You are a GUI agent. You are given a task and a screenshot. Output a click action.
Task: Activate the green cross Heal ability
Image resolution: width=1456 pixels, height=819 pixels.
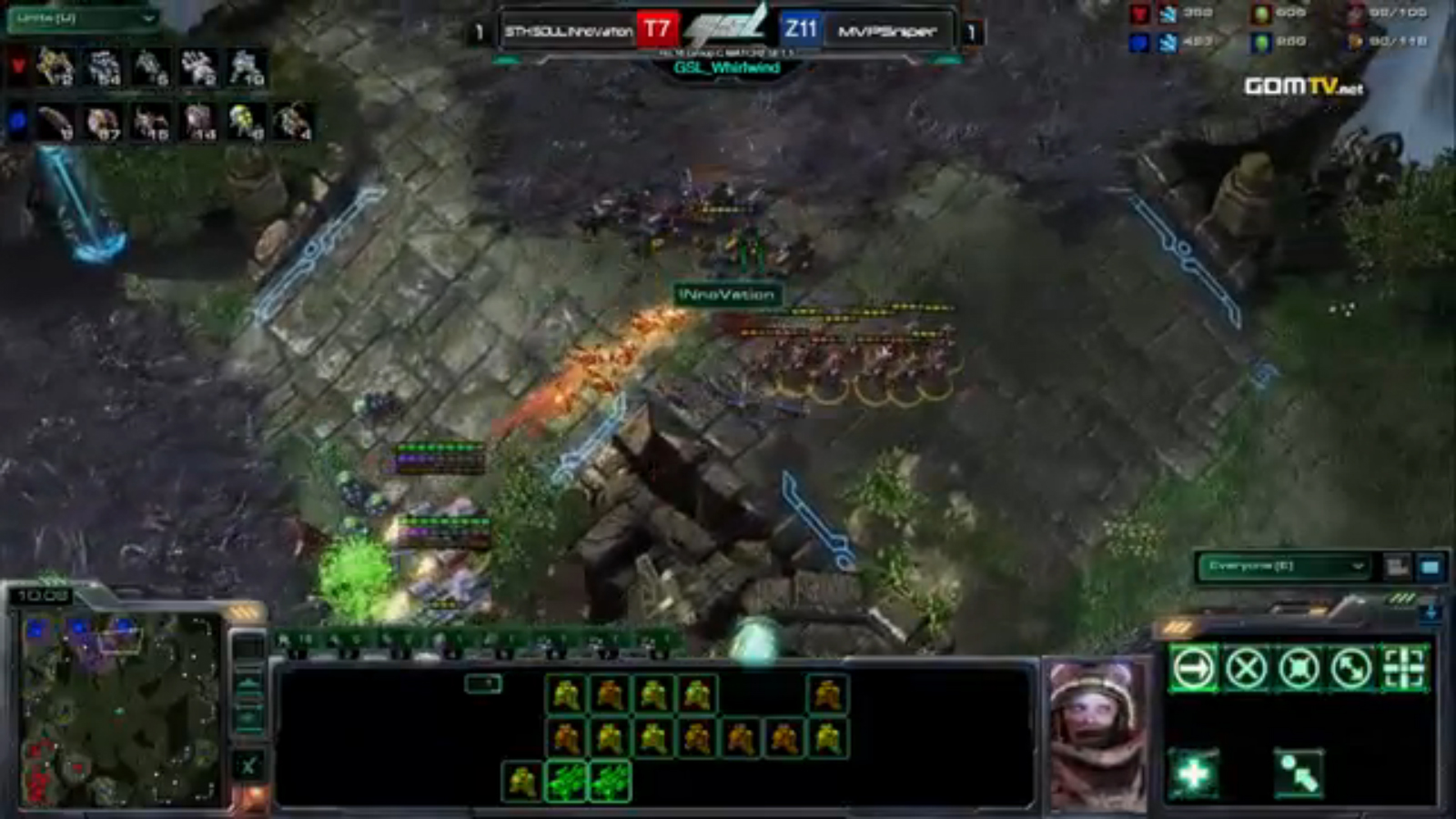point(1194,774)
